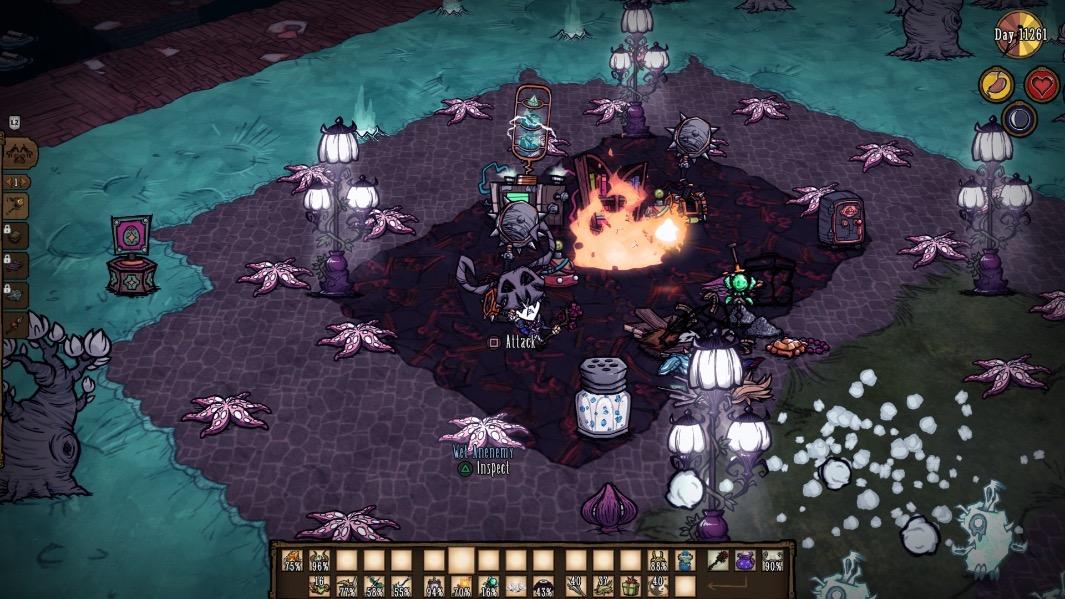Select the dark club weapon slot
The width and height of the screenshot is (1065, 599).
tap(716, 560)
